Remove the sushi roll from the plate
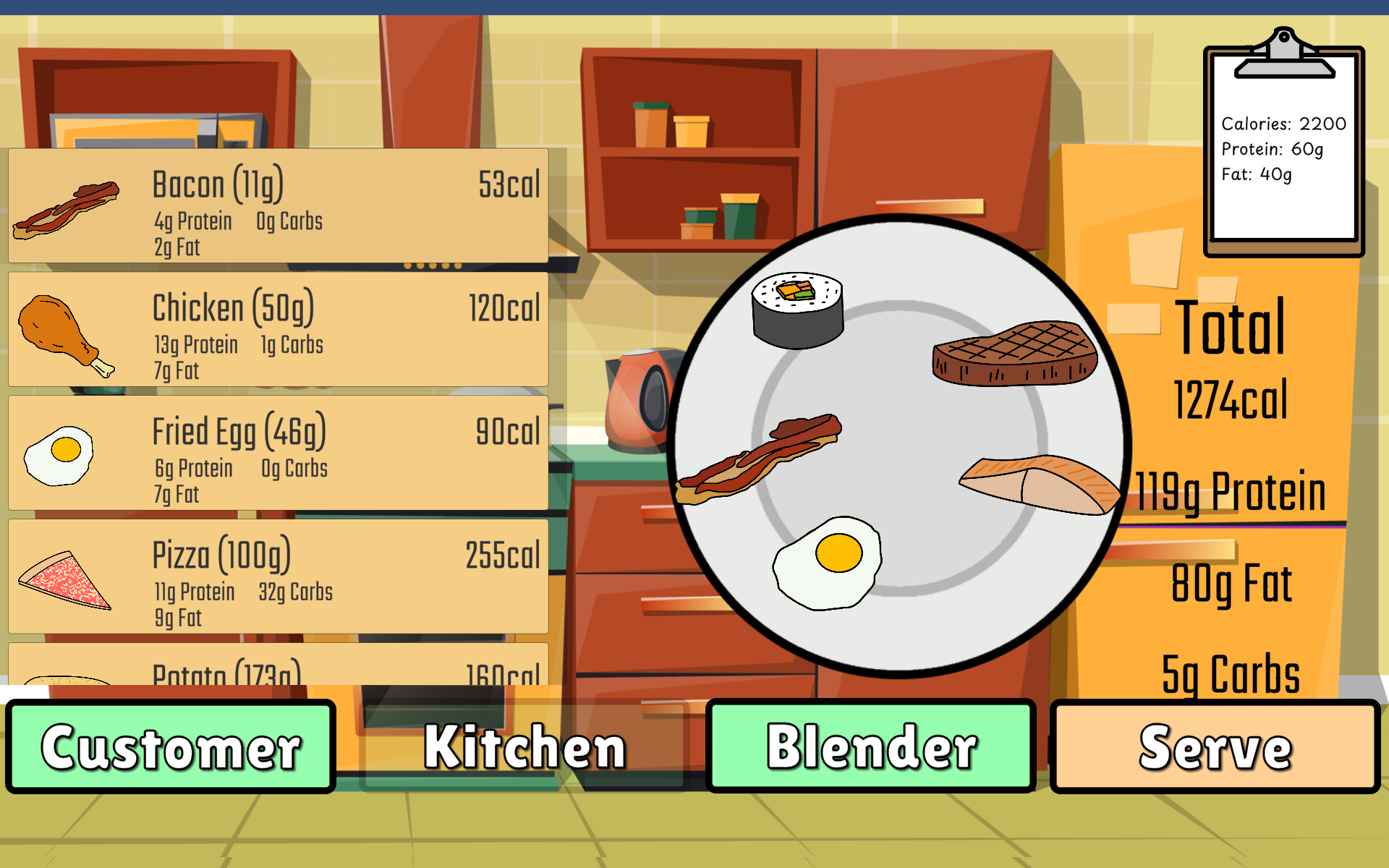 pyautogui.click(x=797, y=311)
